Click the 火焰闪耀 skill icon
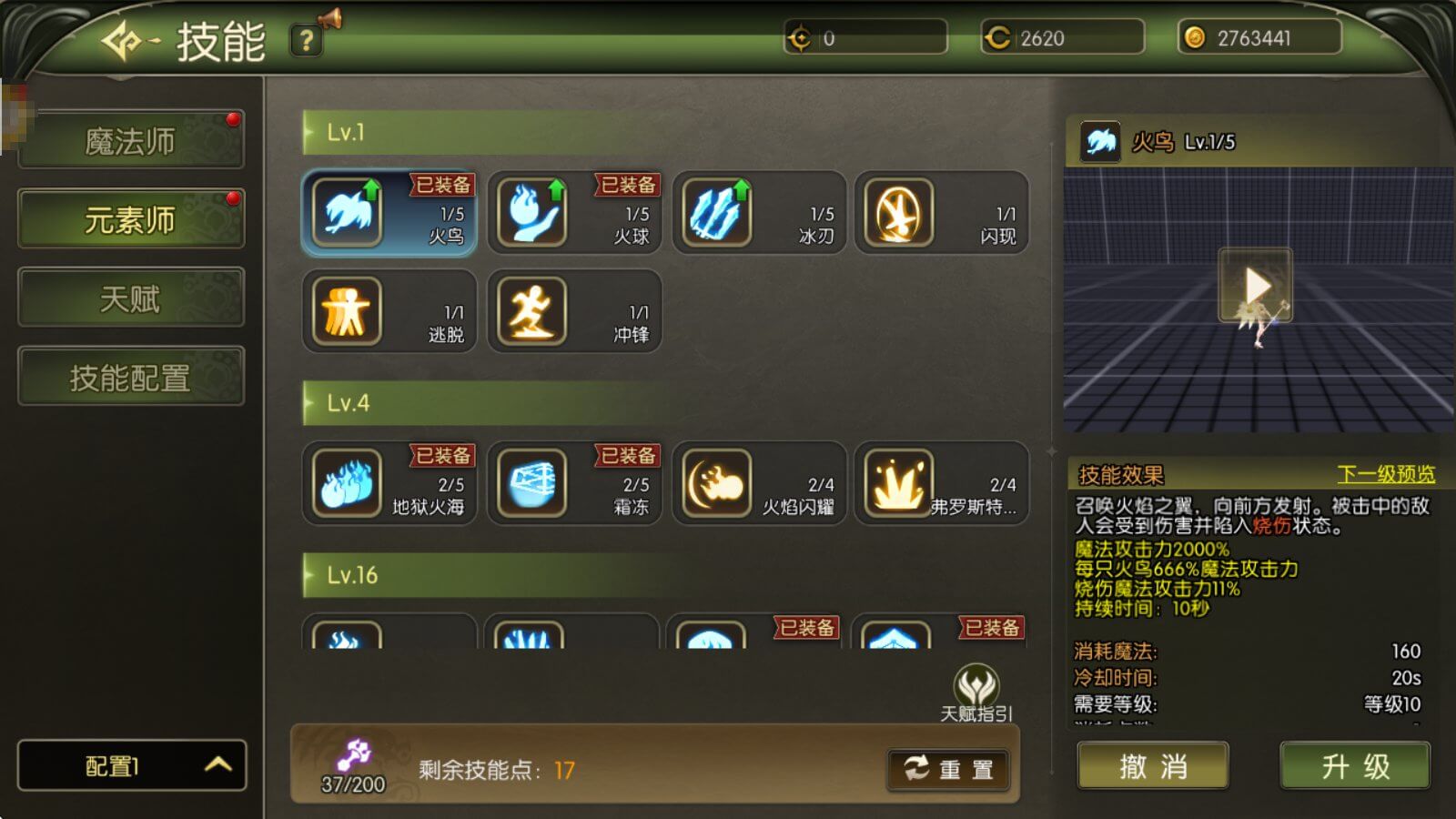 [715, 483]
